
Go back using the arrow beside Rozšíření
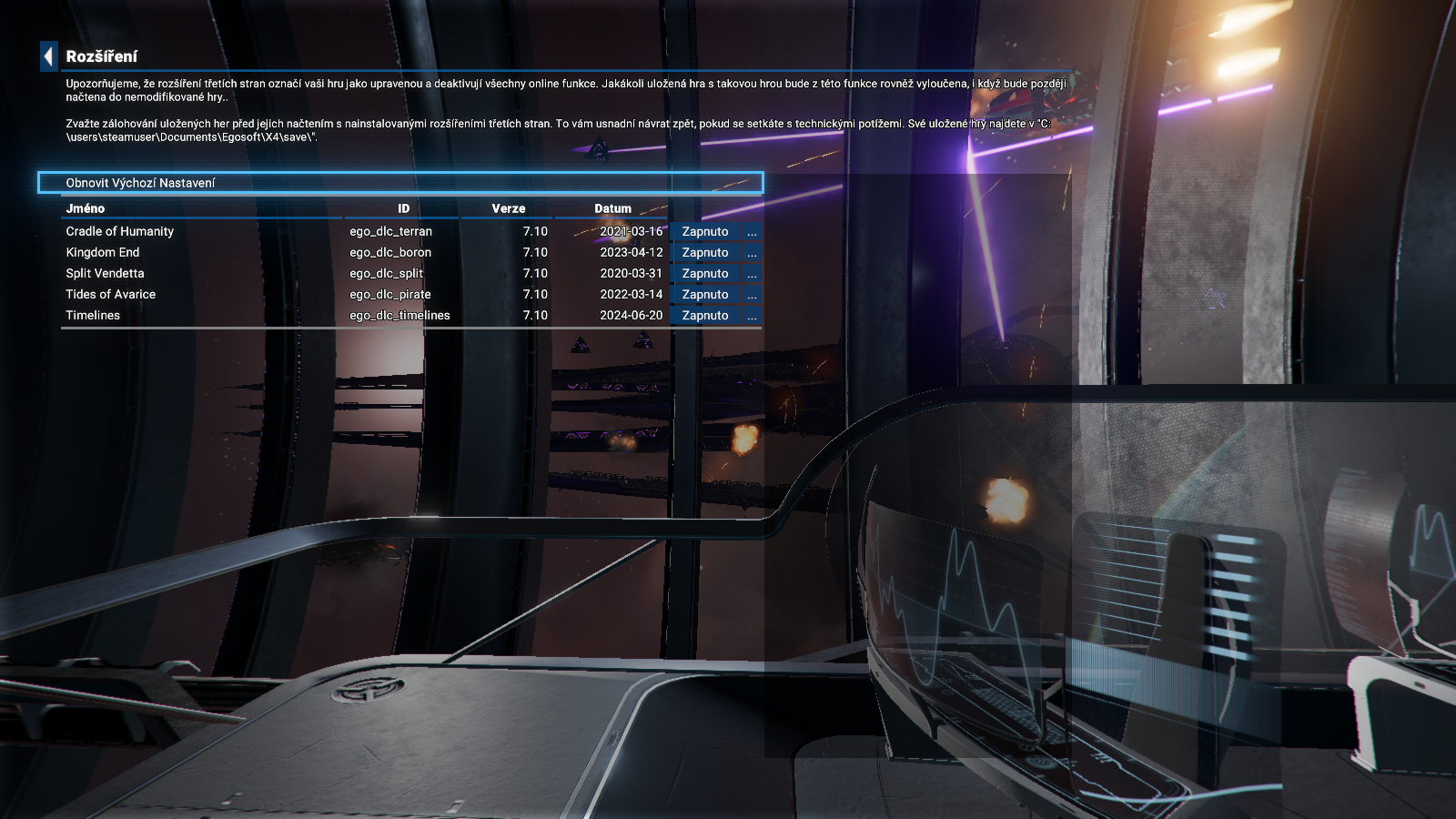[x=49, y=56]
